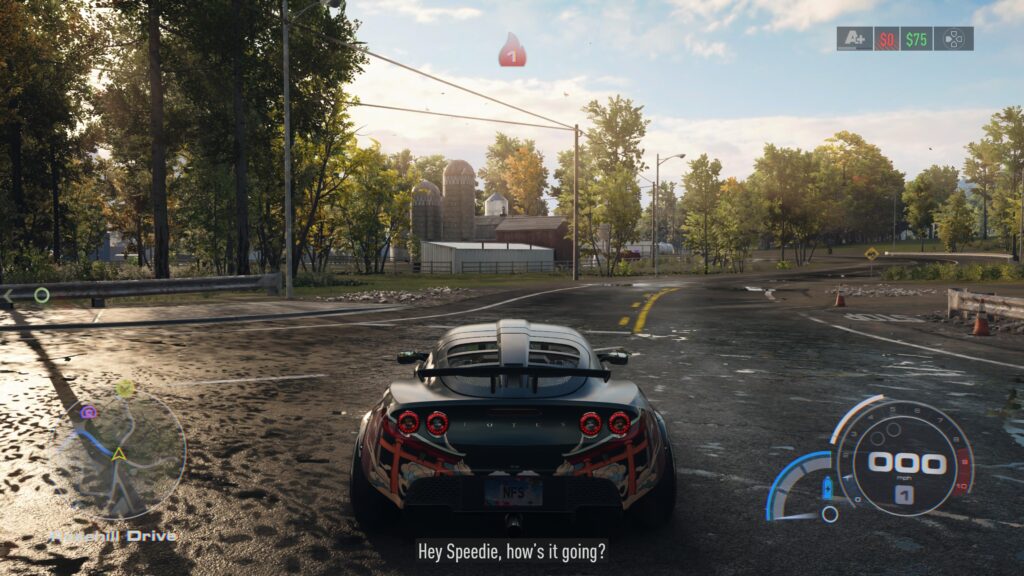Select the purple marker on the minimap
This screenshot has width=1024, height=576.
[x=88, y=412]
